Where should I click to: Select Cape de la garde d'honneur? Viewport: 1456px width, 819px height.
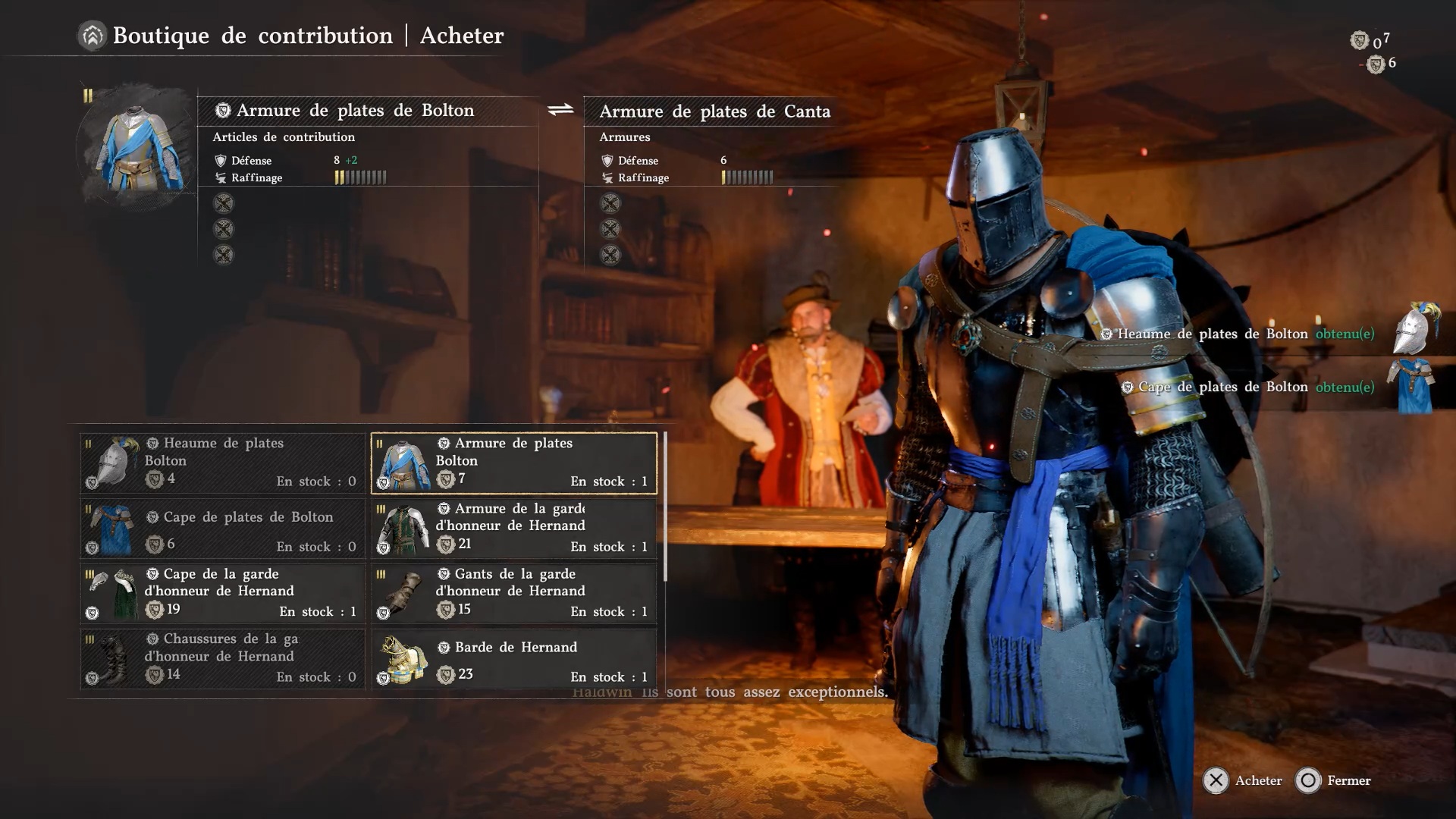pos(222,593)
